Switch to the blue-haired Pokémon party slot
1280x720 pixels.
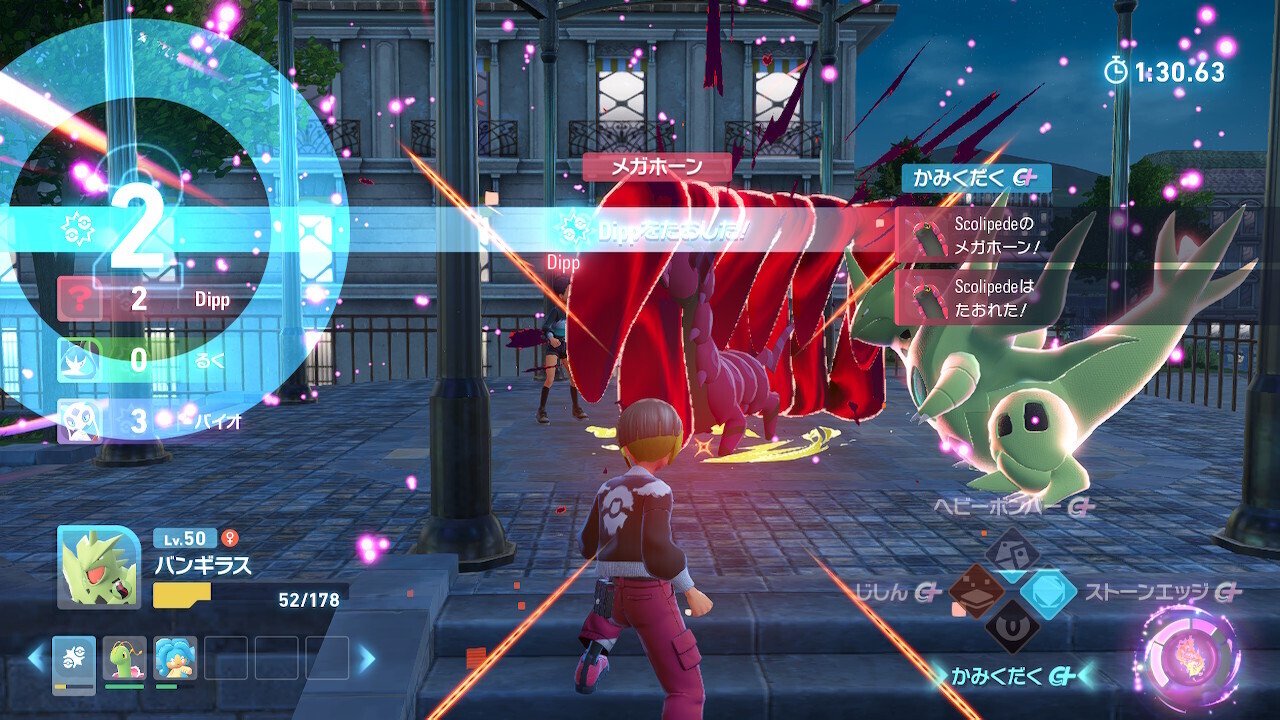click(175, 658)
